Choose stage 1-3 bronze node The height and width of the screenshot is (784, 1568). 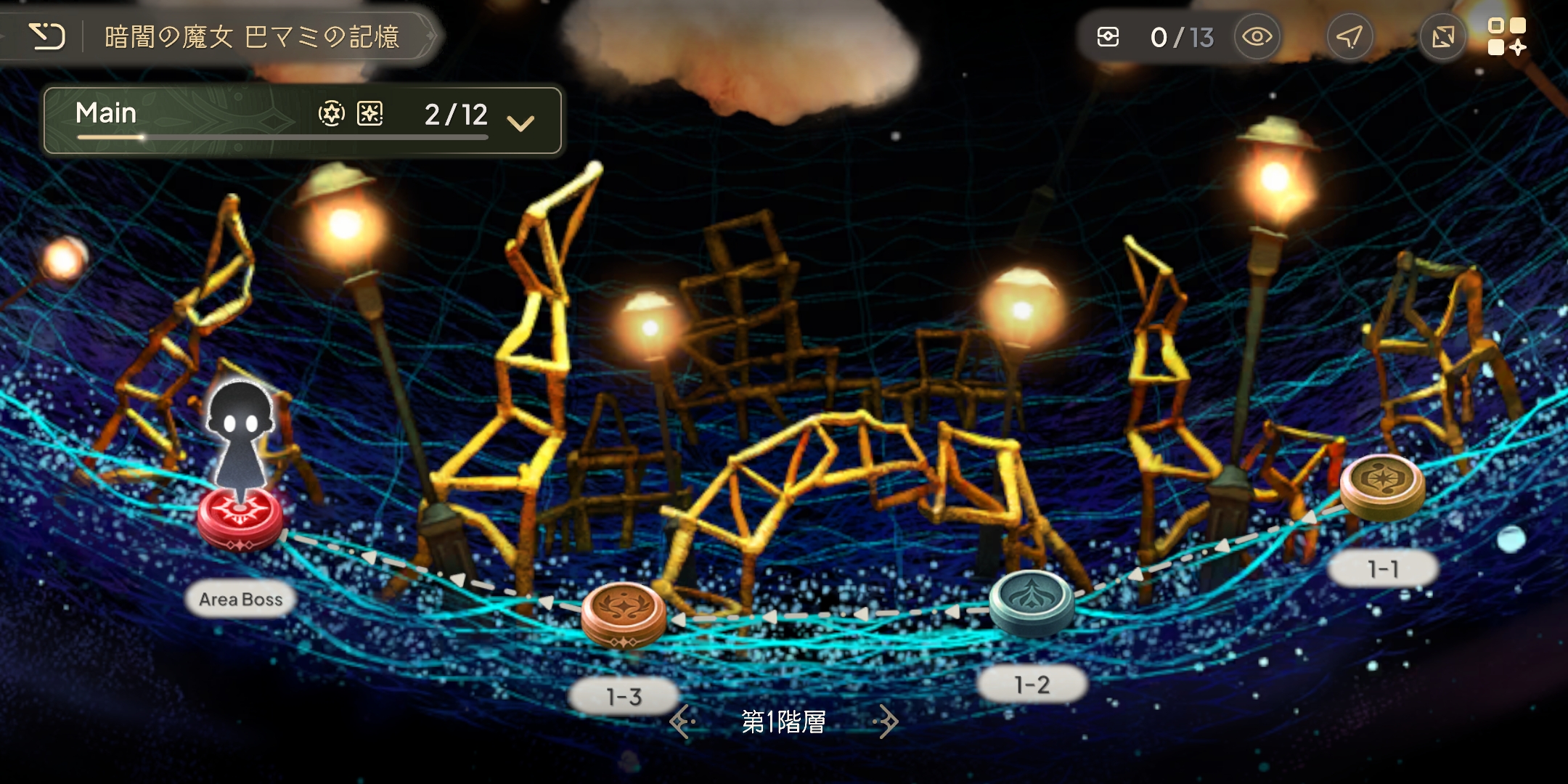click(624, 612)
